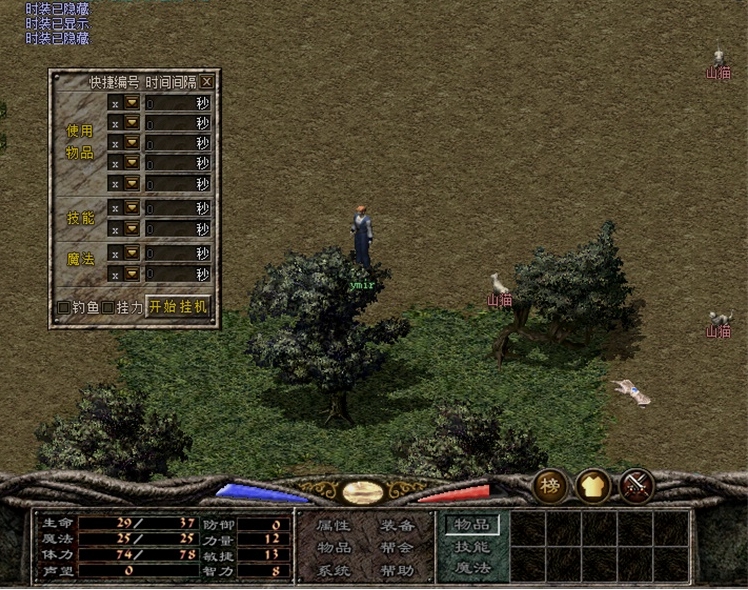The width and height of the screenshot is (748, 590).
Task: Open the 属性 attributes menu
Action: tap(333, 525)
